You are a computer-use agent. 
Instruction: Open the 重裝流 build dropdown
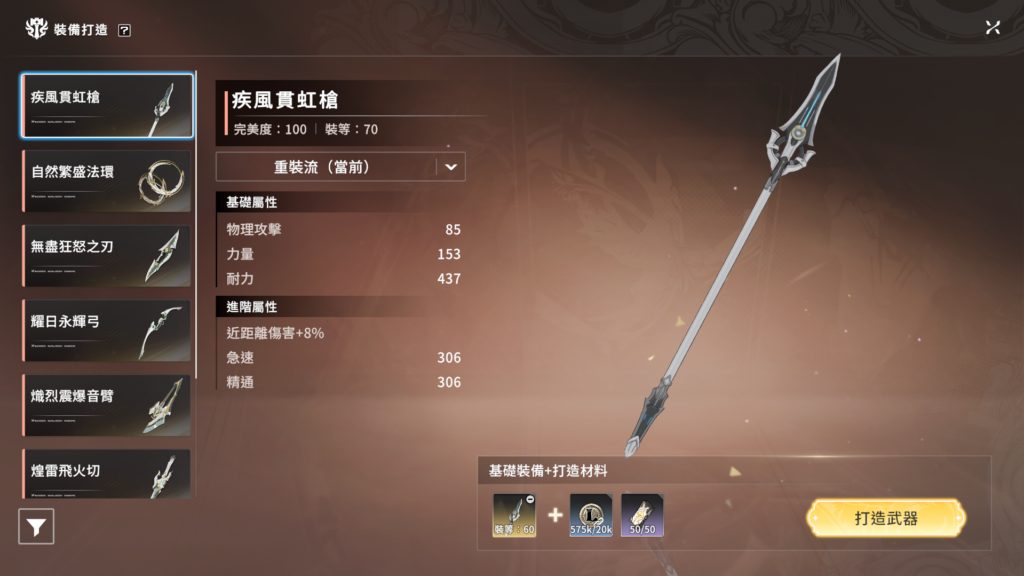tap(341, 167)
